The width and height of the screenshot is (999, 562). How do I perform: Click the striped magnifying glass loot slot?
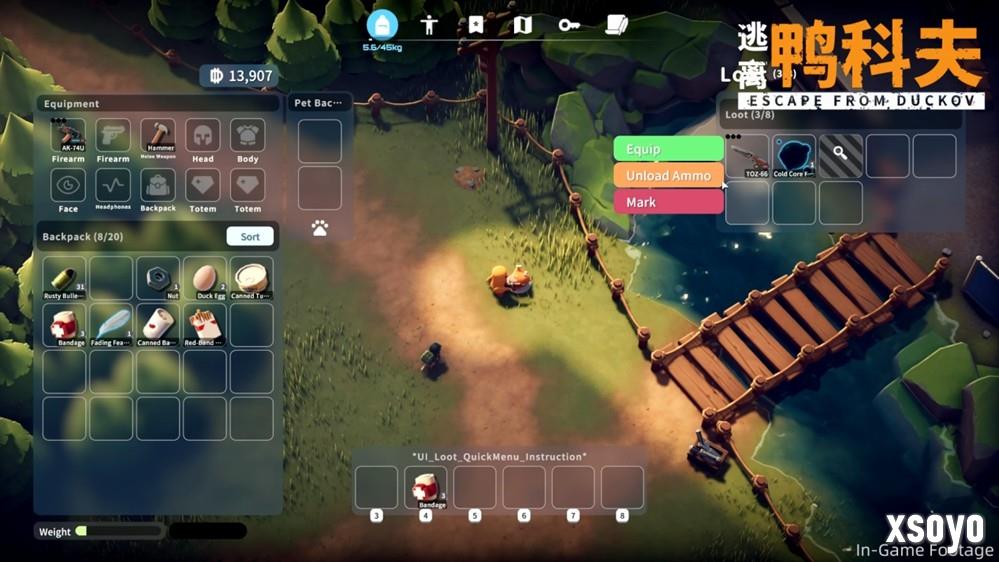click(x=841, y=156)
